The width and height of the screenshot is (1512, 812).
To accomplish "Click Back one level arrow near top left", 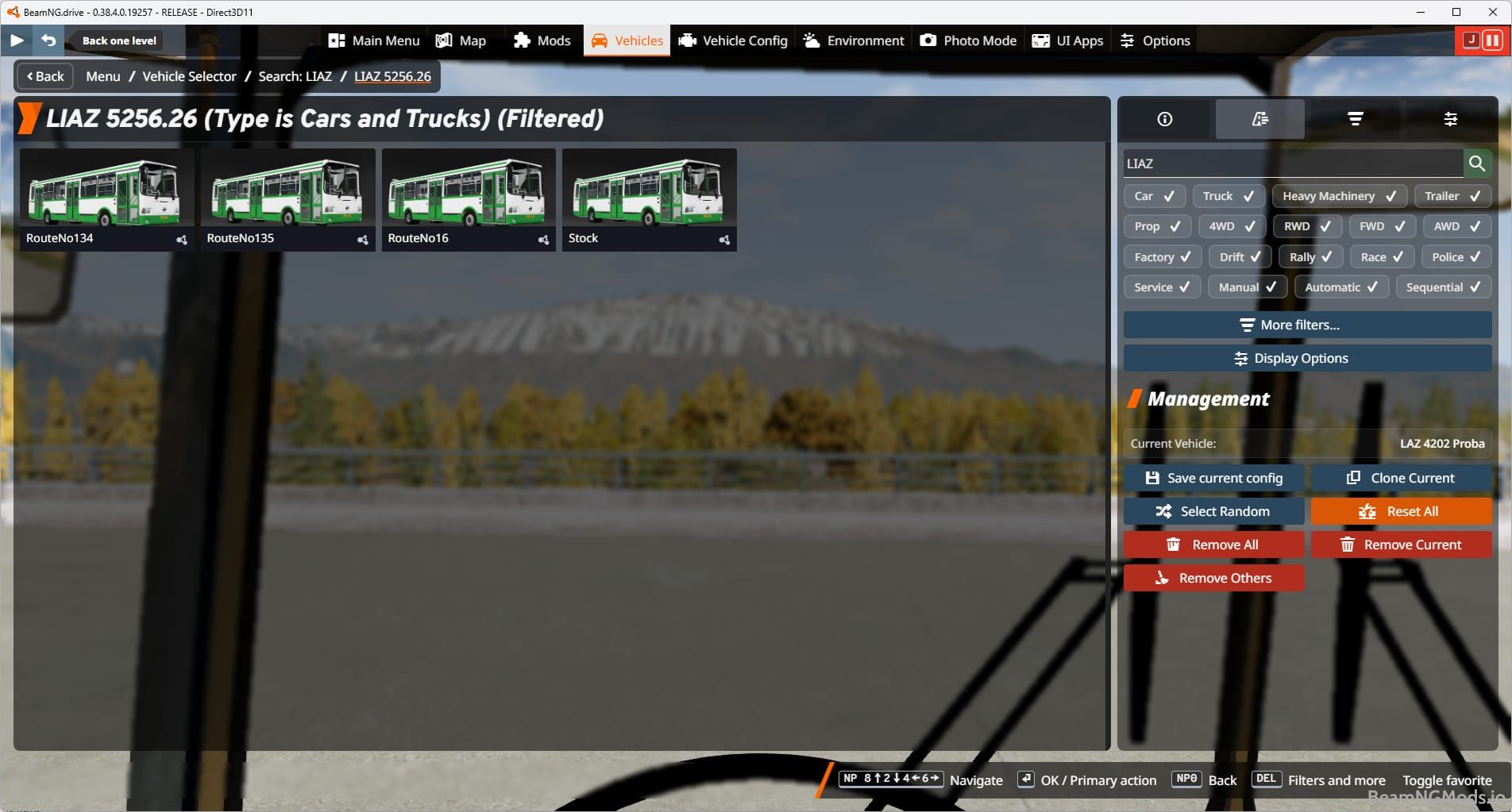I will (x=49, y=40).
